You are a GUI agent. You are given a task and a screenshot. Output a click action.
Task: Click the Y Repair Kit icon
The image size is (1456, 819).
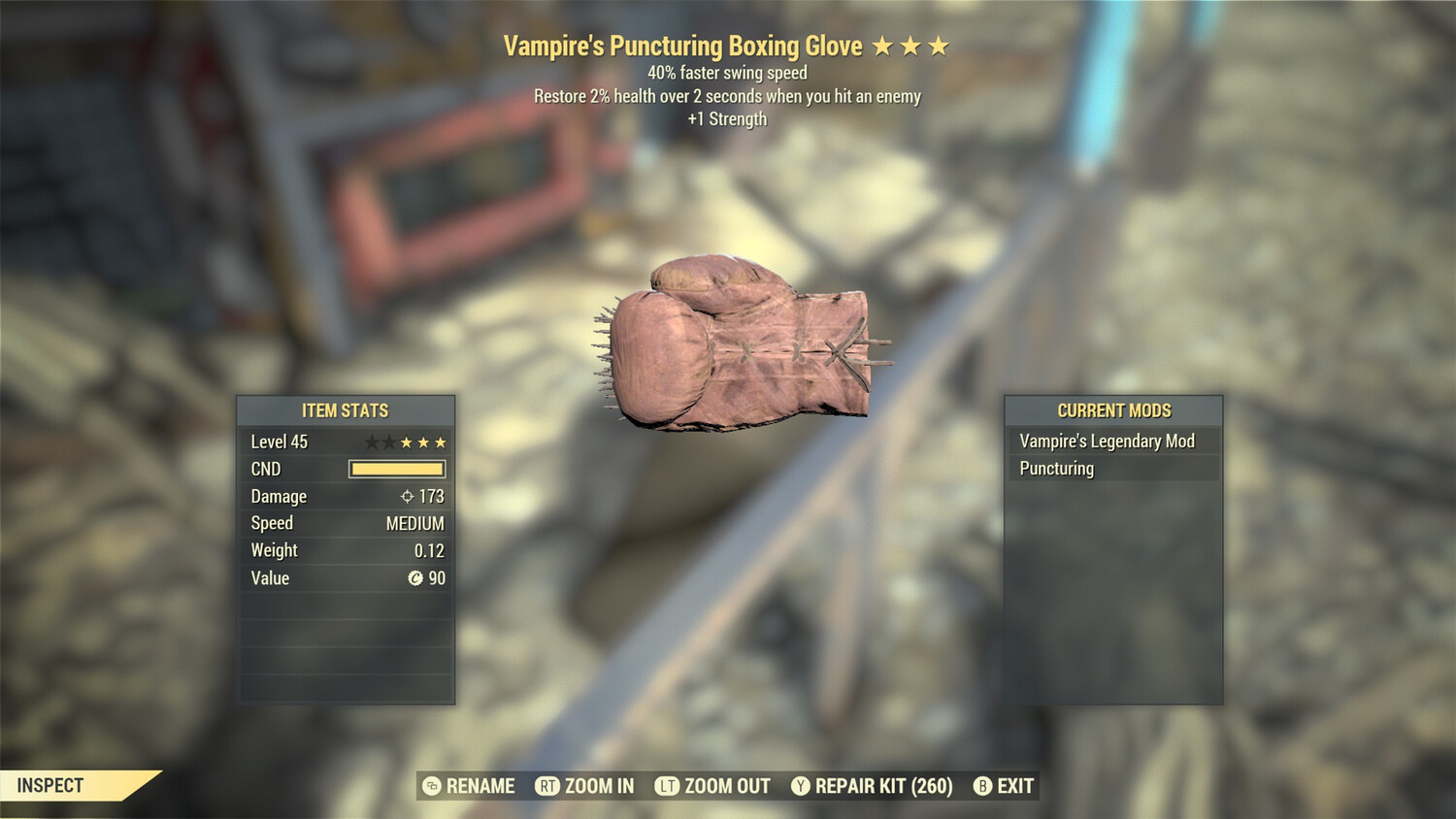802,786
